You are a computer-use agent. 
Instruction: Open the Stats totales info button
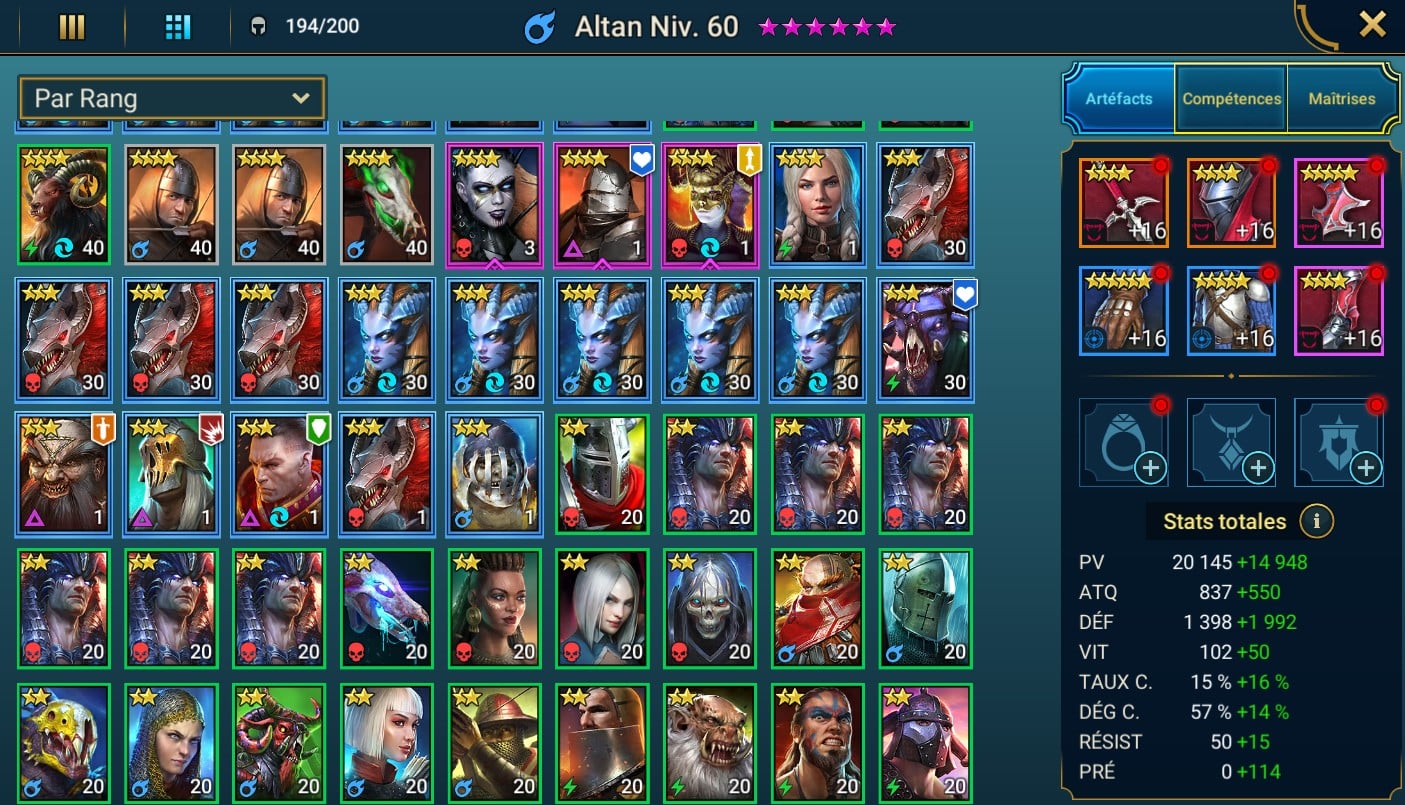pyautogui.click(x=1317, y=521)
